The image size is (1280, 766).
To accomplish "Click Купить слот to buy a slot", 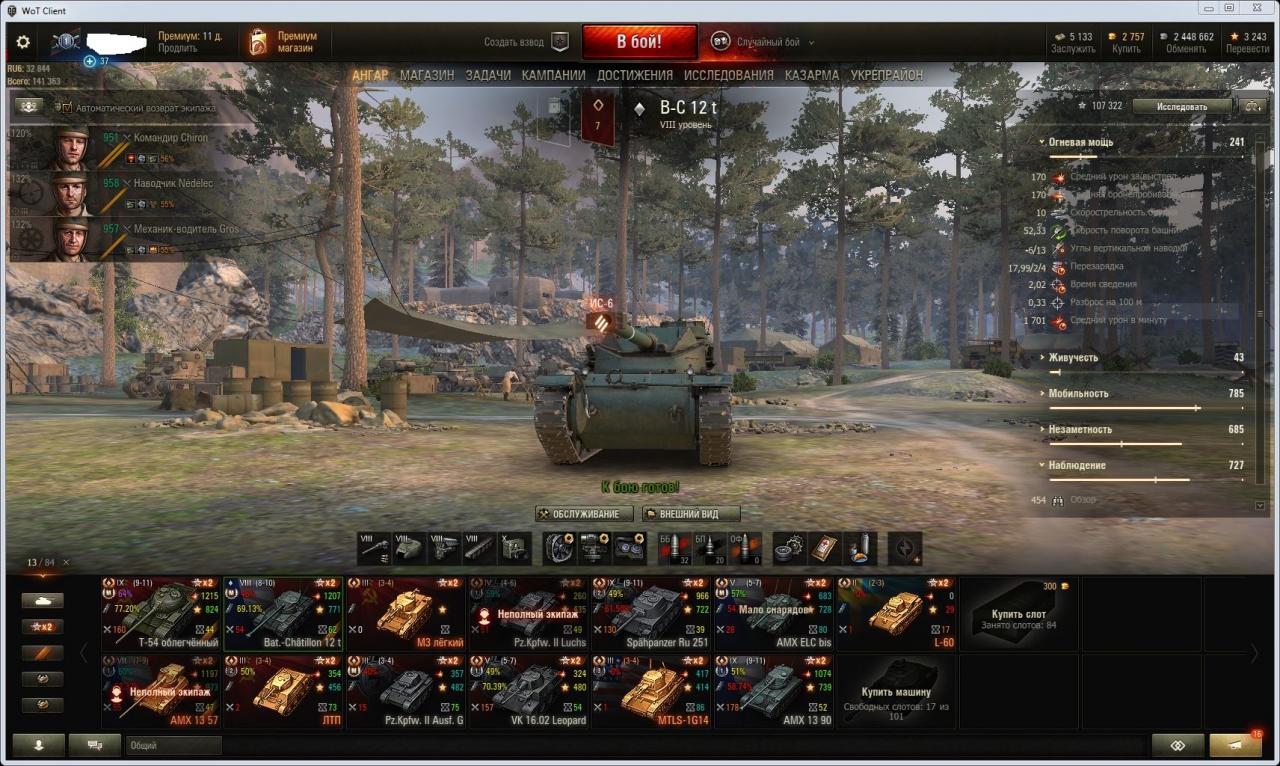I will click(1018, 612).
